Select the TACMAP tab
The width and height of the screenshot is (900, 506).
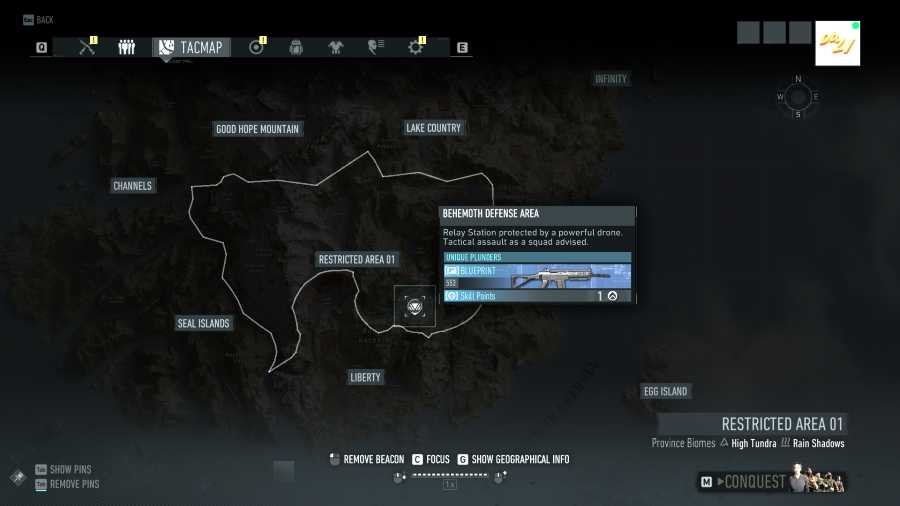tap(191, 47)
